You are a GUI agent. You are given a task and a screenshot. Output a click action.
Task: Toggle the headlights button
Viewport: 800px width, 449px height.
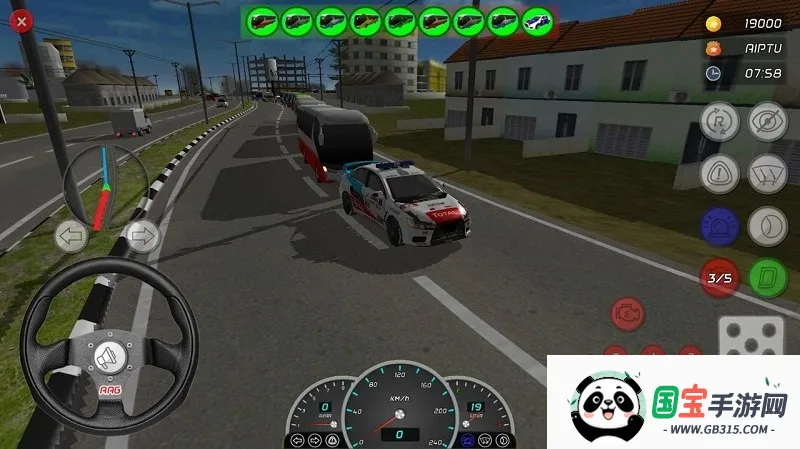click(768, 224)
